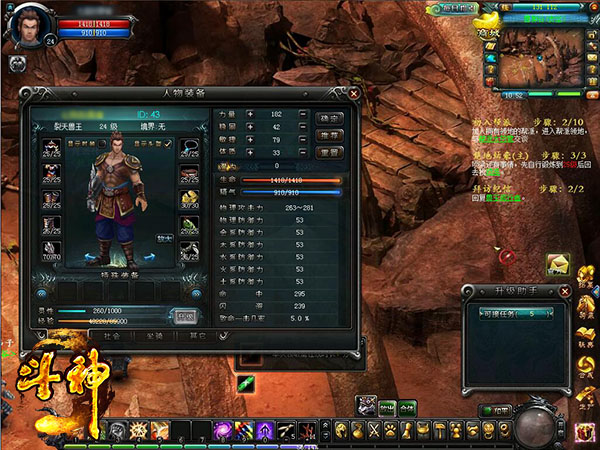Reset the allocated attribute points
This screenshot has width=600, height=450.
(329, 152)
